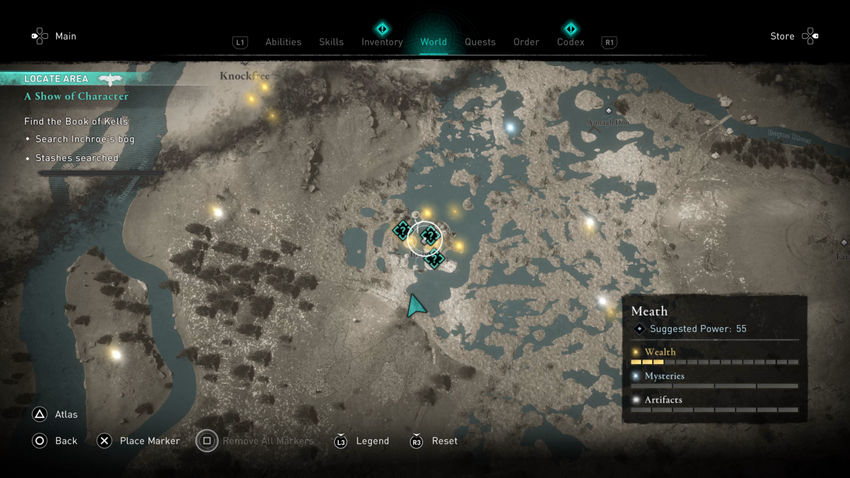This screenshot has height=478, width=850.
Task: Show the map Legend
Action: click(372, 441)
